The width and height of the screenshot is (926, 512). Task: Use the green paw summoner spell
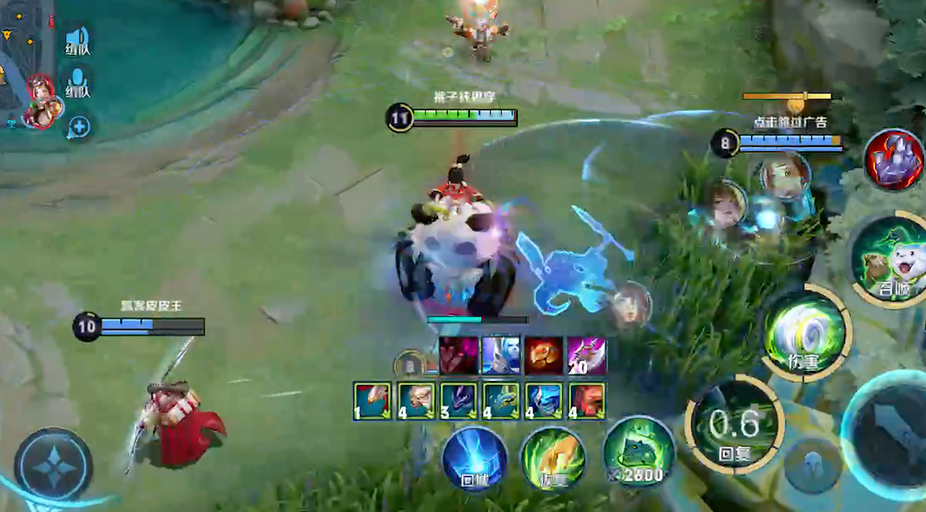click(553, 459)
